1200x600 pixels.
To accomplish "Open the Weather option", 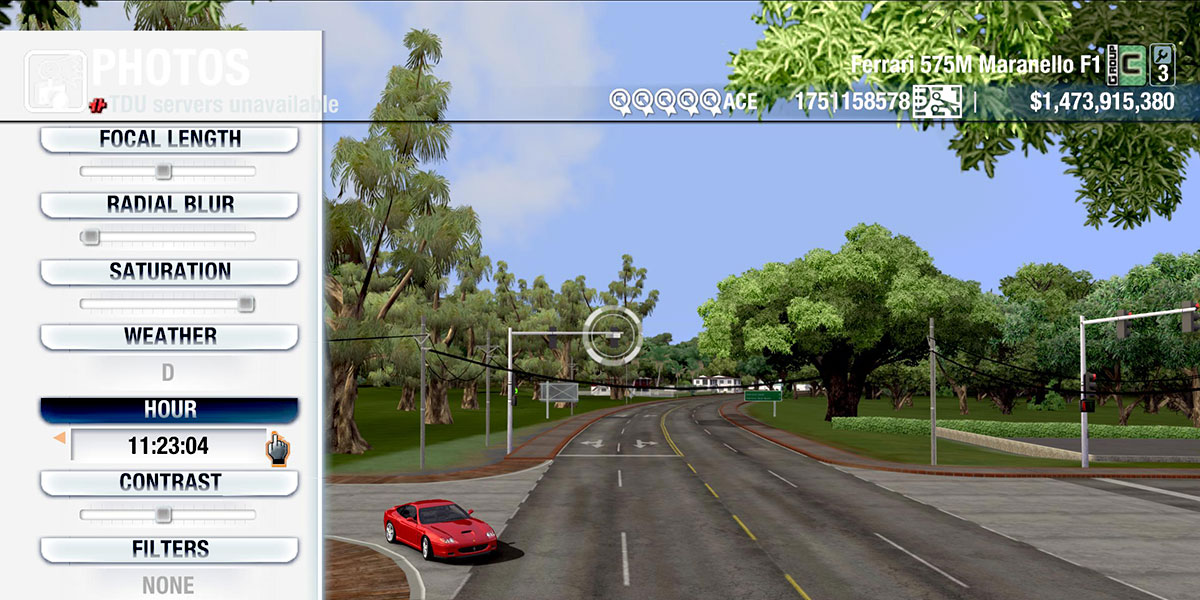I will pyautogui.click(x=169, y=336).
